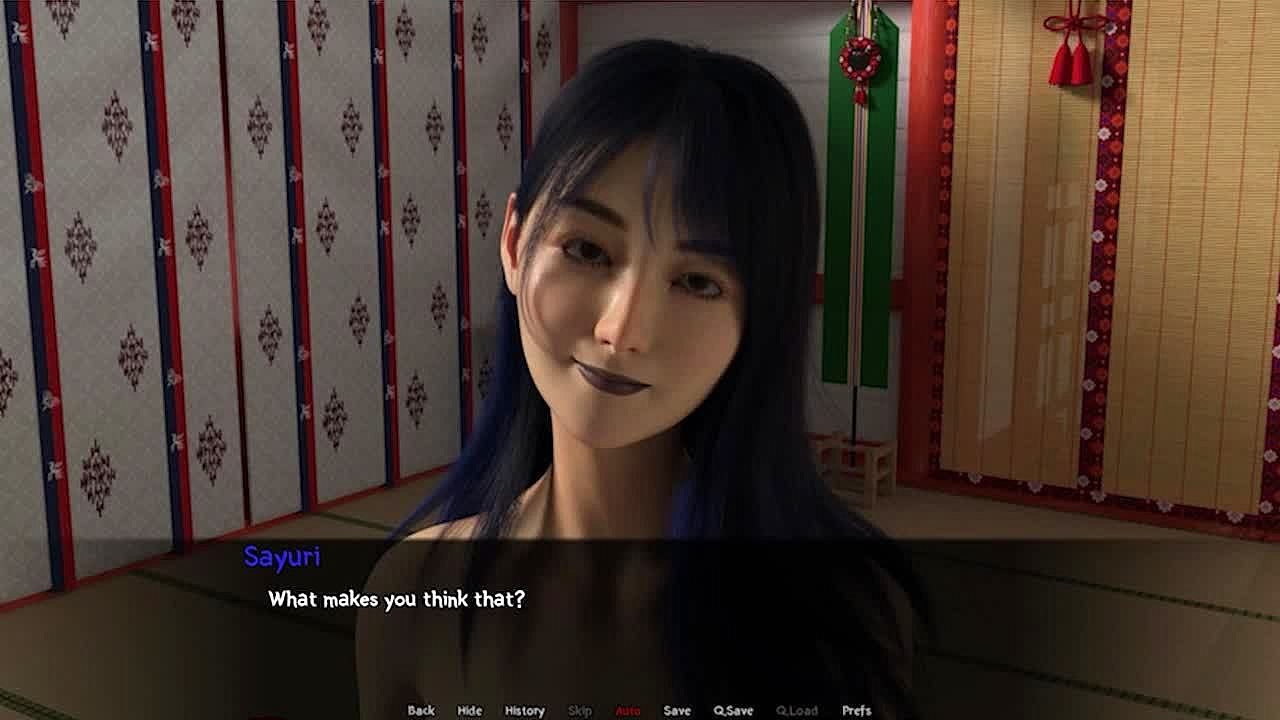This screenshot has height=720, width=1280.
Task: Quick save with Q.Save
Action: (733, 710)
